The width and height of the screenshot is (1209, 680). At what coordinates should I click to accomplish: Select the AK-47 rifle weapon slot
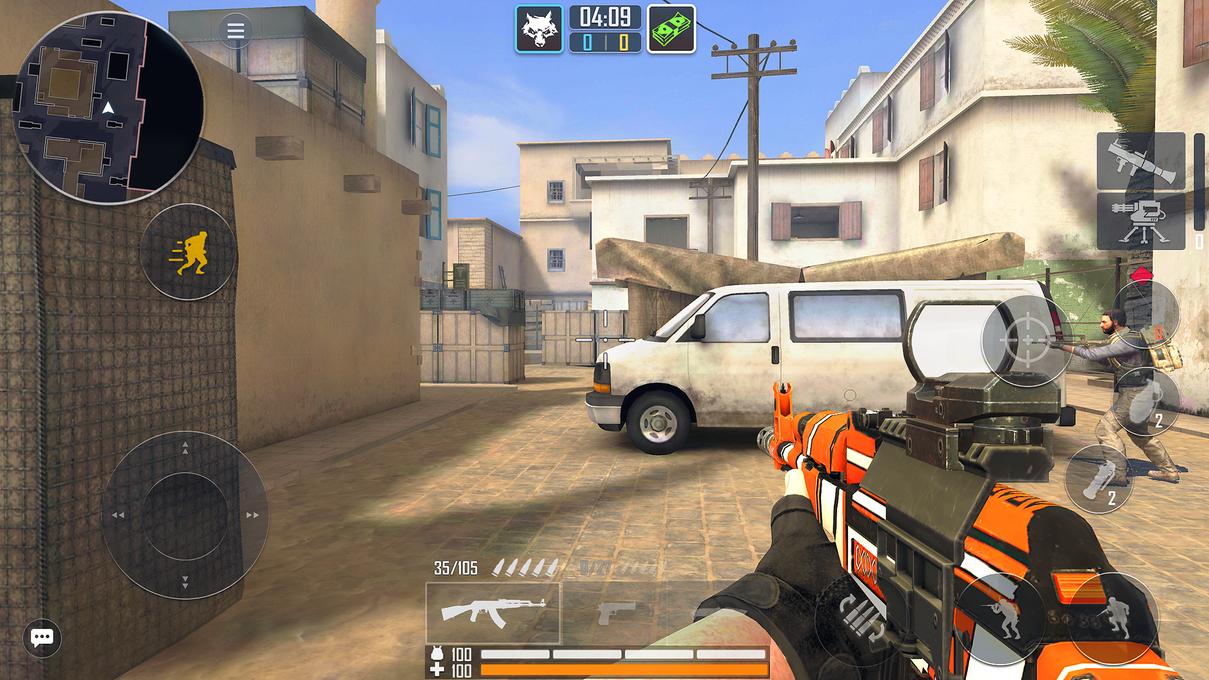click(x=493, y=611)
